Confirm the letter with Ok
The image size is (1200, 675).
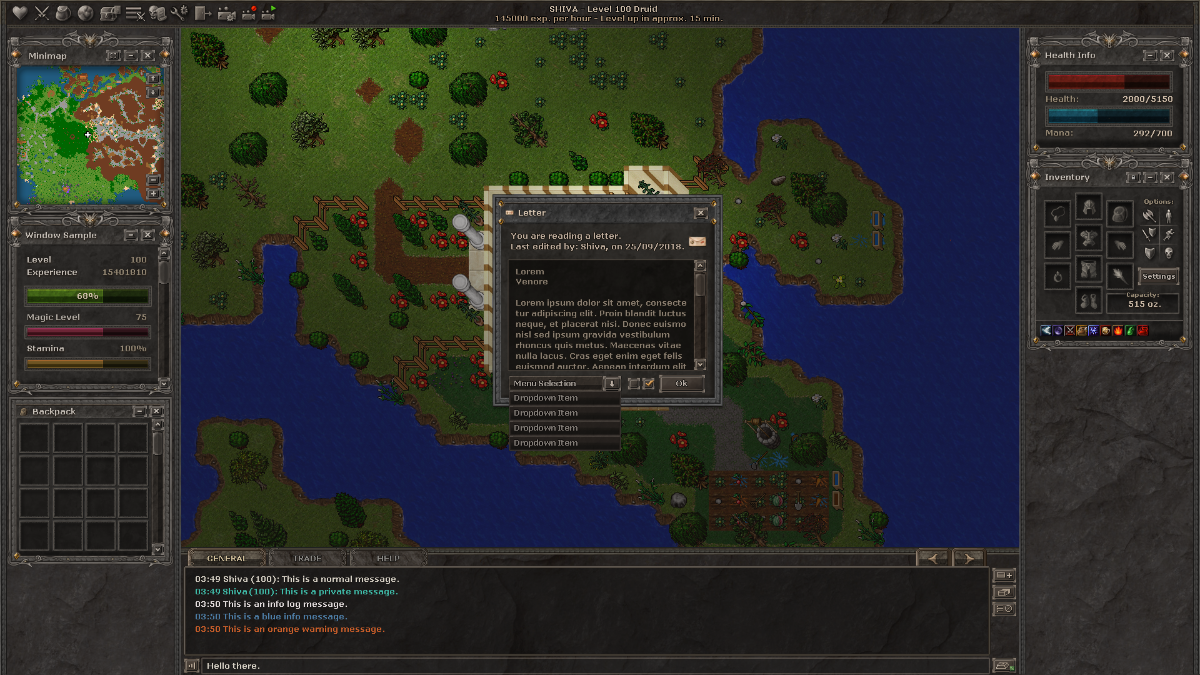[681, 383]
